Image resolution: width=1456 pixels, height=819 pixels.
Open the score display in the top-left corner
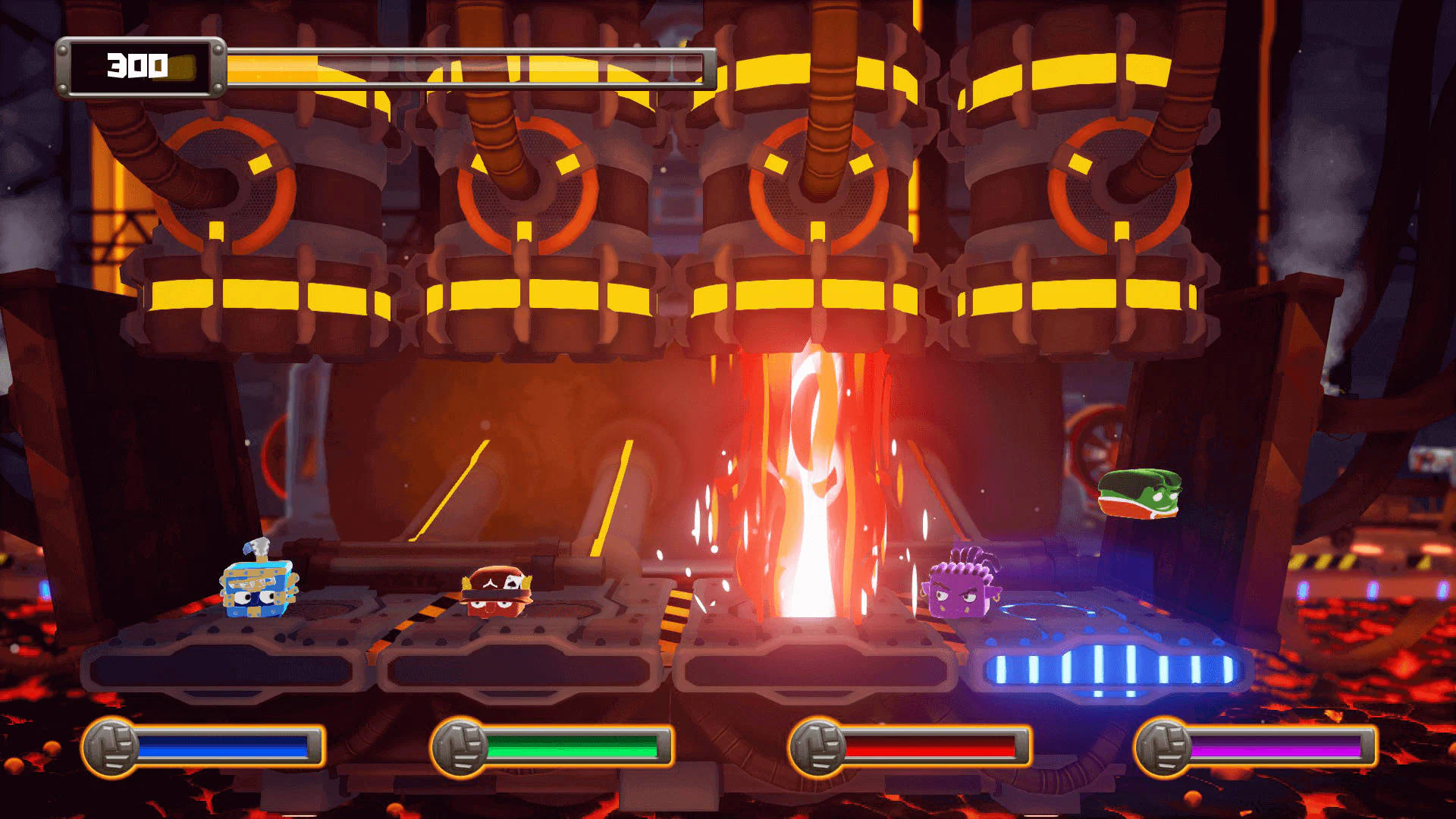(139, 67)
